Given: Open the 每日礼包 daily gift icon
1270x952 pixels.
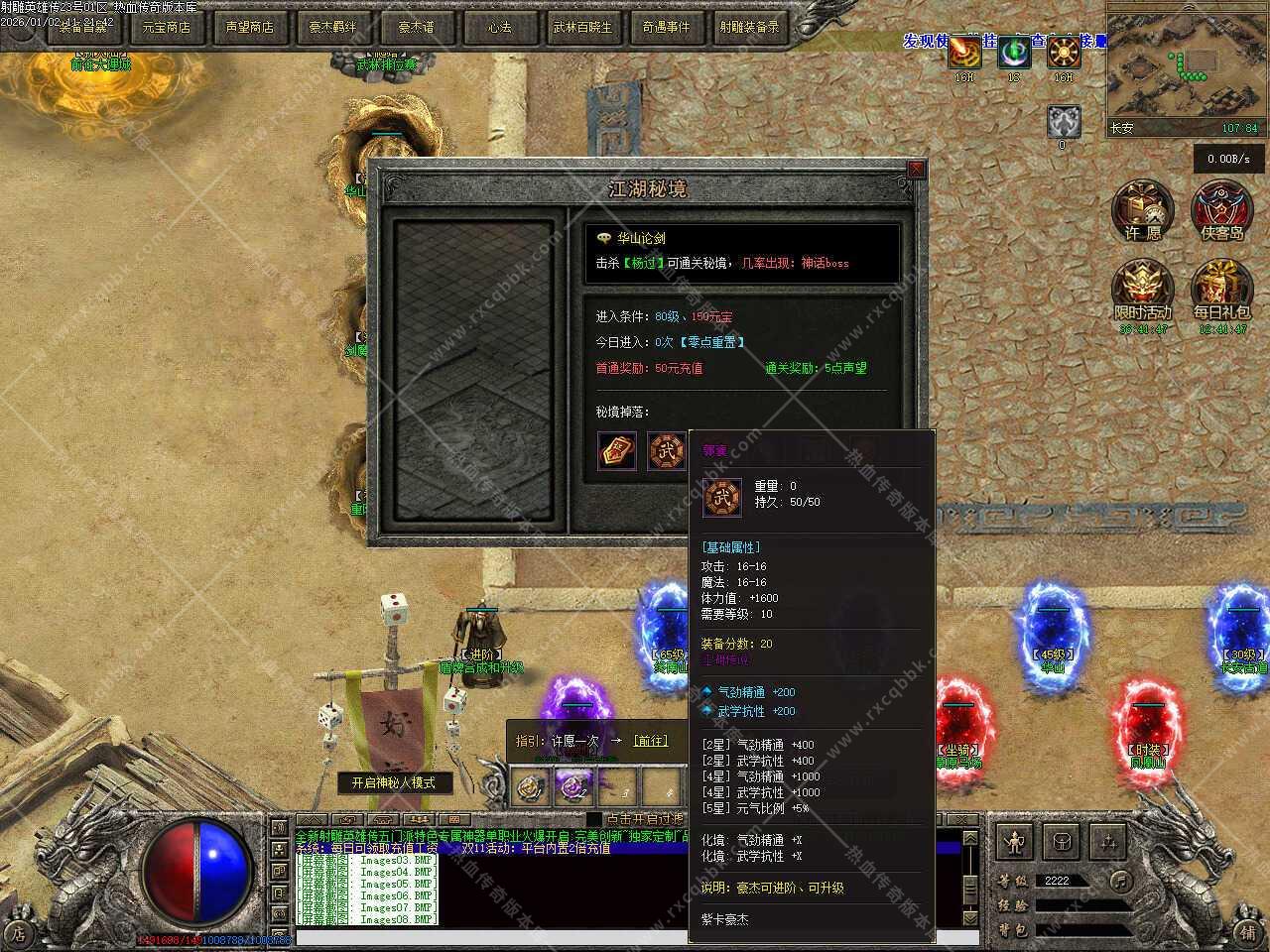Looking at the screenshot, I should [1221, 291].
